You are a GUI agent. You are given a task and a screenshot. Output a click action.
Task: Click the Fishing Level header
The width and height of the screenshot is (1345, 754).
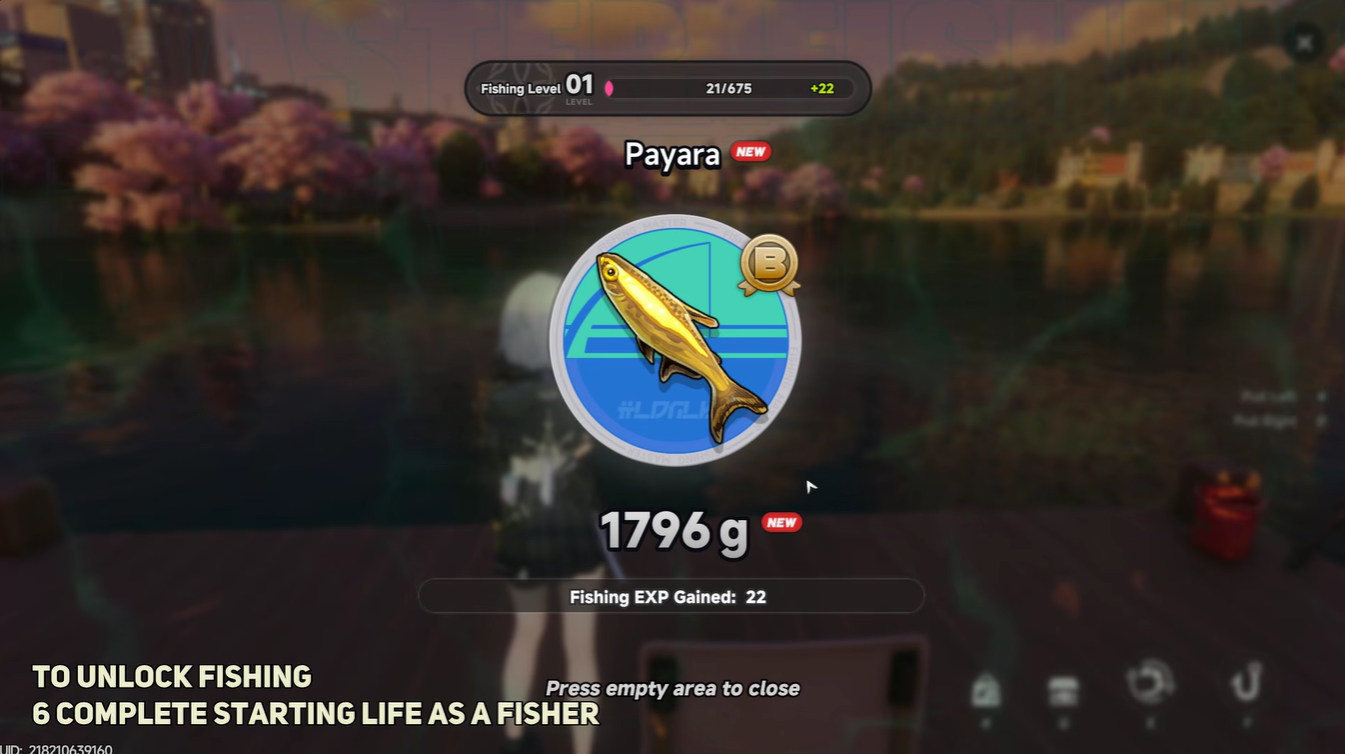tap(521, 88)
